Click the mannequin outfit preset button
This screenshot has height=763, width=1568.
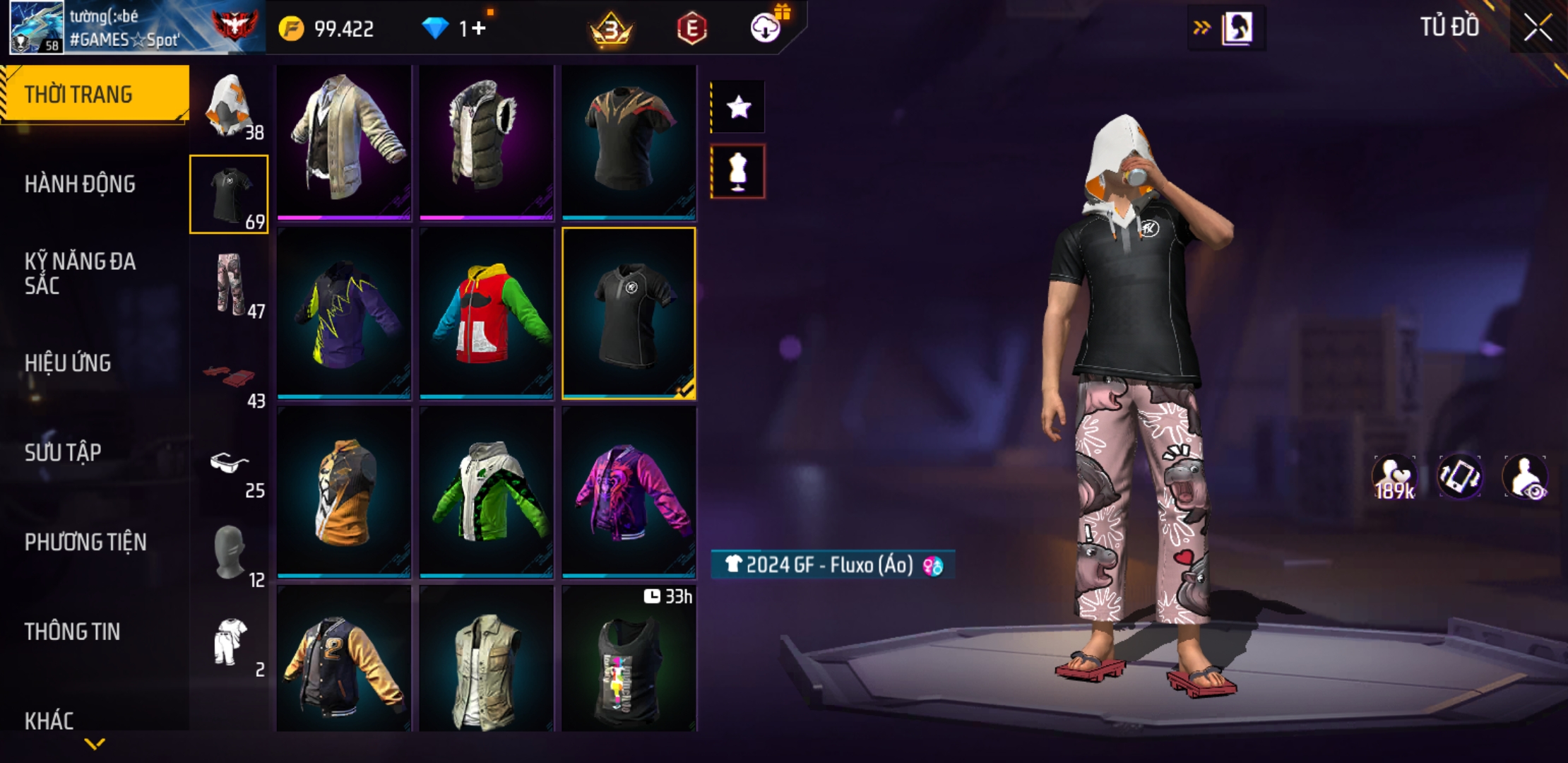pyautogui.click(x=738, y=172)
